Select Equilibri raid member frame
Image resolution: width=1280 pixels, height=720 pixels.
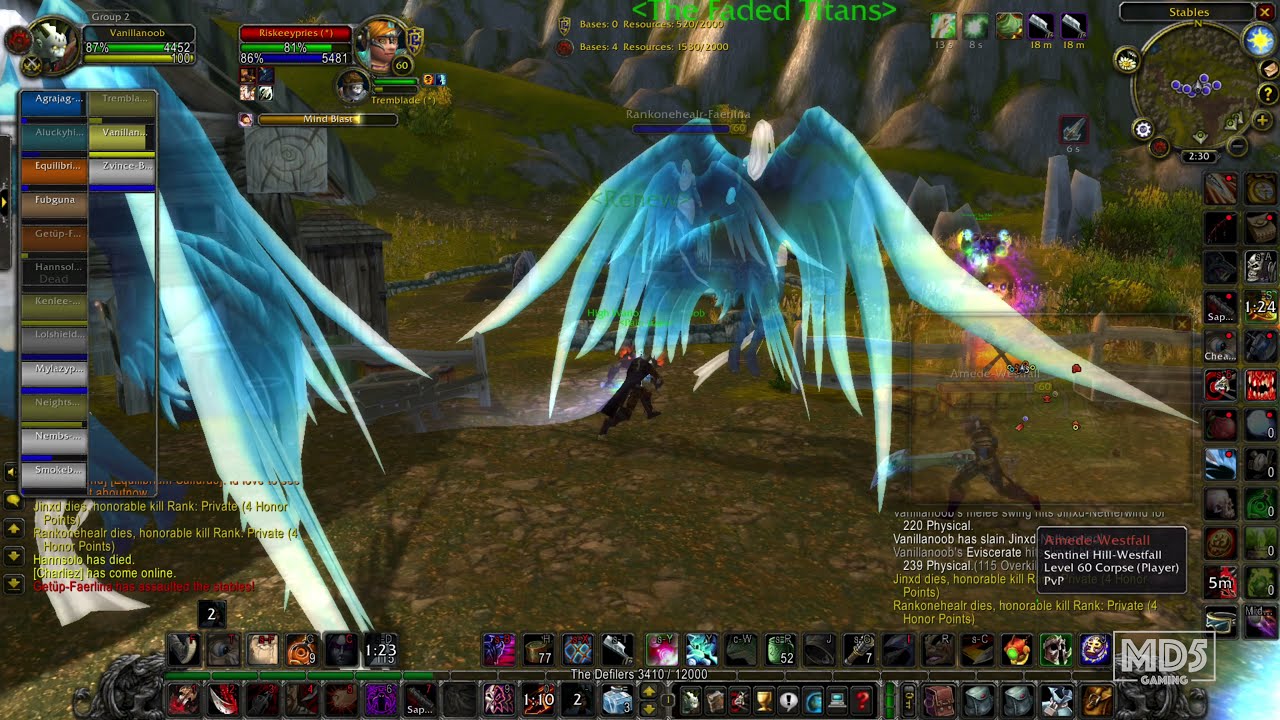click(x=55, y=167)
